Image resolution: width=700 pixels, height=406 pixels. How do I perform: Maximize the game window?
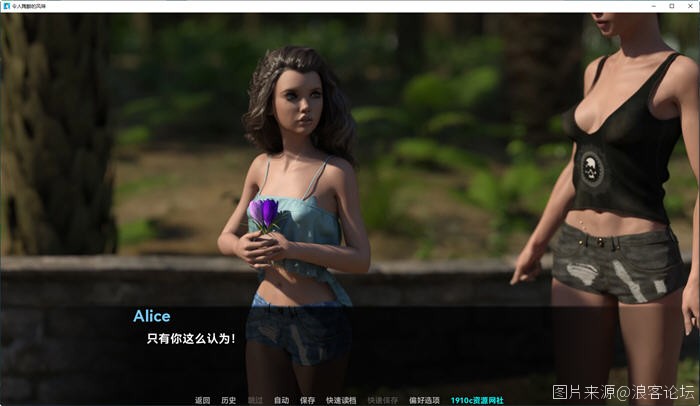[x=671, y=6]
